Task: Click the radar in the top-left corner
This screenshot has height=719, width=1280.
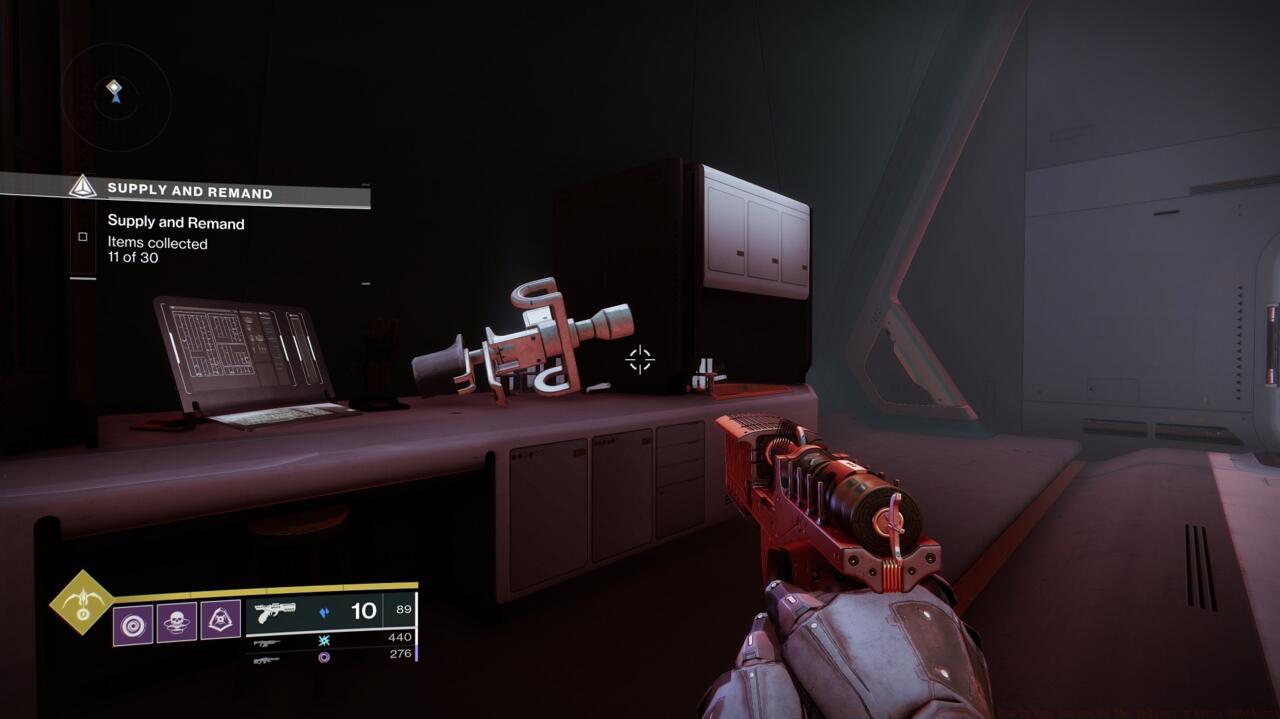Action: [115, 97]
